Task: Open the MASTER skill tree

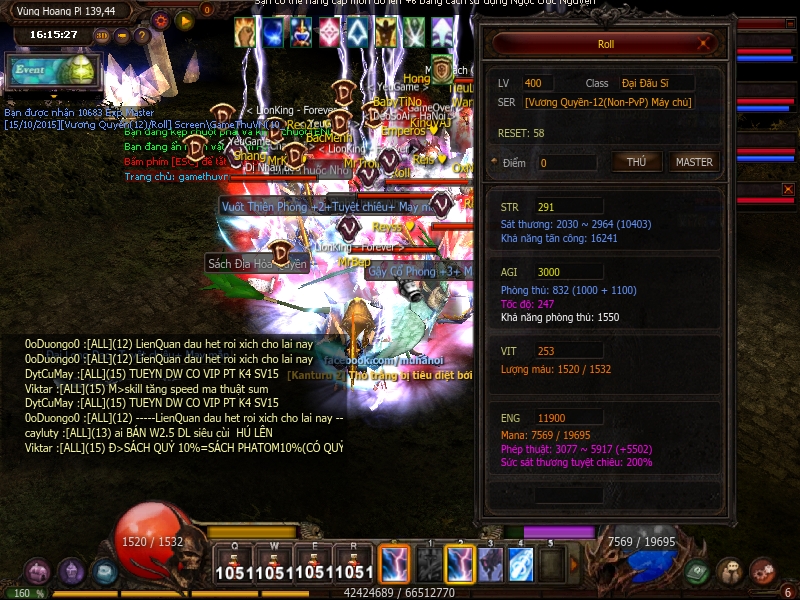Action: pos(694,162)
